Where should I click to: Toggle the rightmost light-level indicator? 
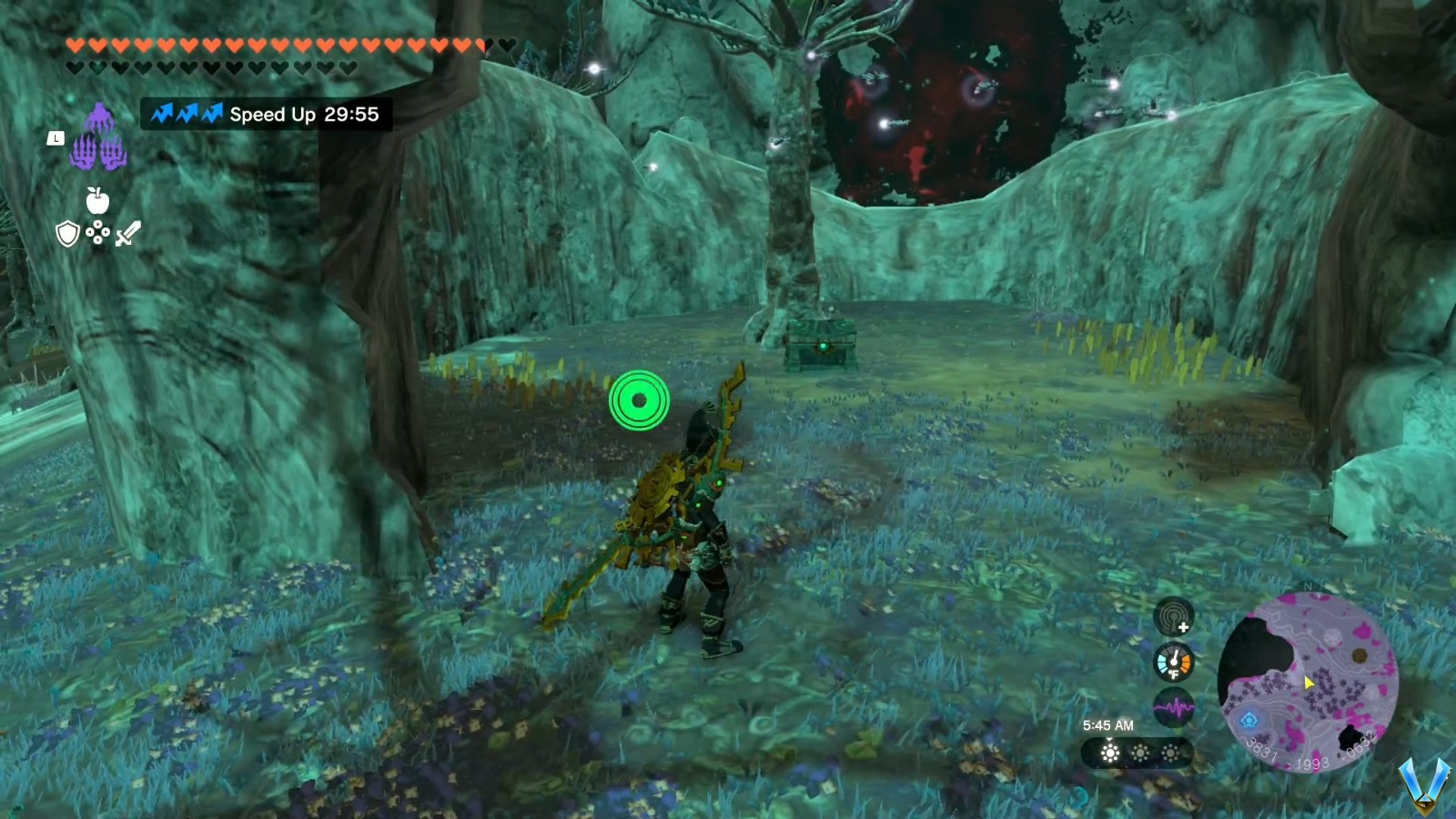tap(1172, 753)
